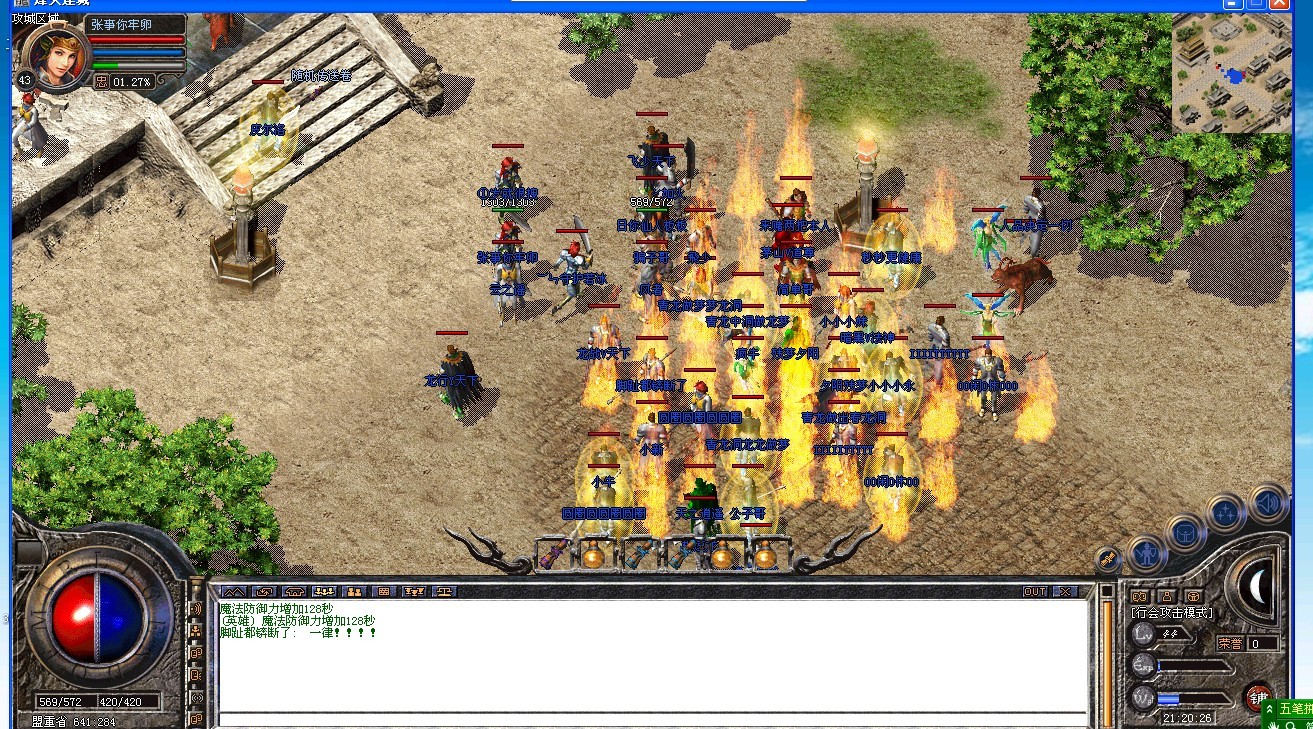The width and height of the screenshot is (1313, 729).
Task: Click the balance scale icon on chat toolbar
Action: click(444, 591)
